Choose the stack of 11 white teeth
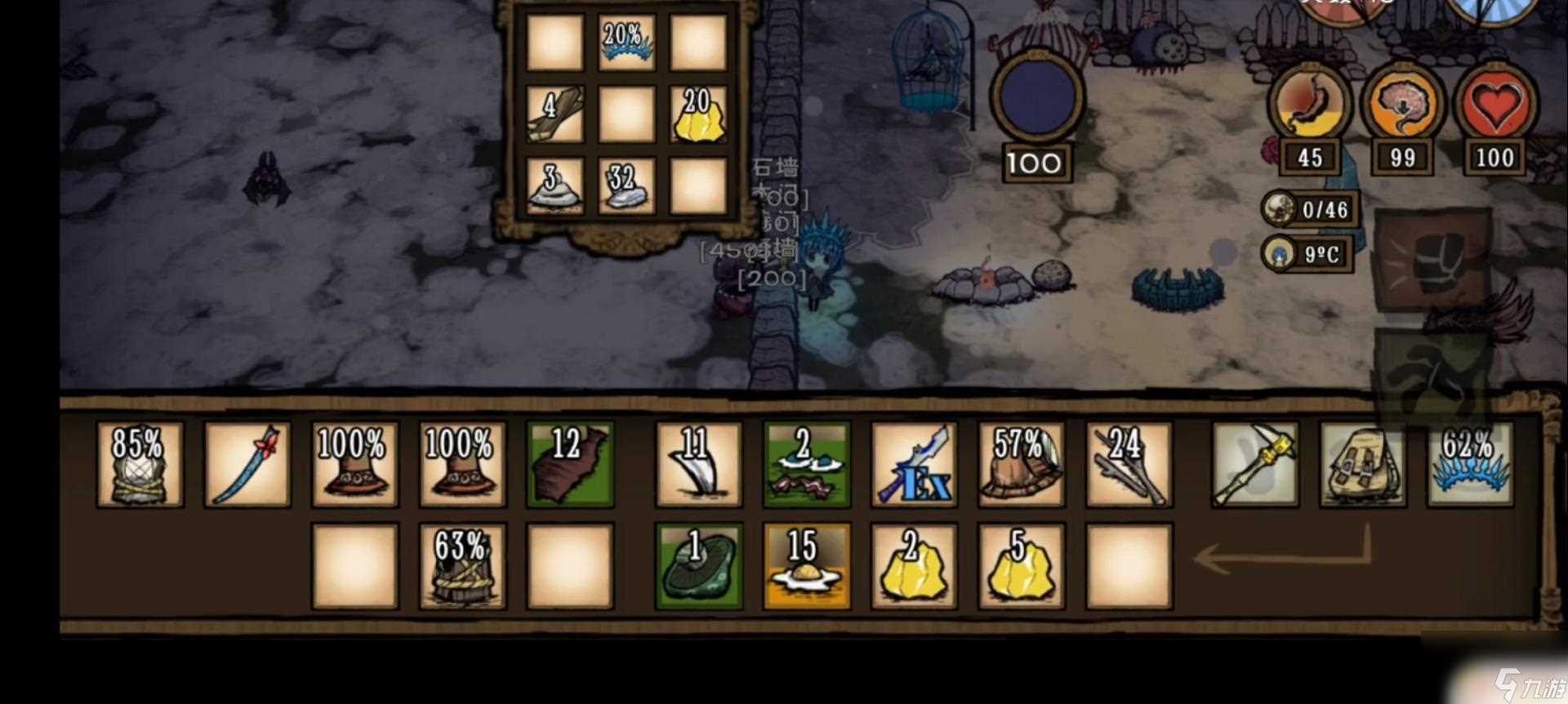This screenshot has width=1568, height=704. (x=698, y=464)
